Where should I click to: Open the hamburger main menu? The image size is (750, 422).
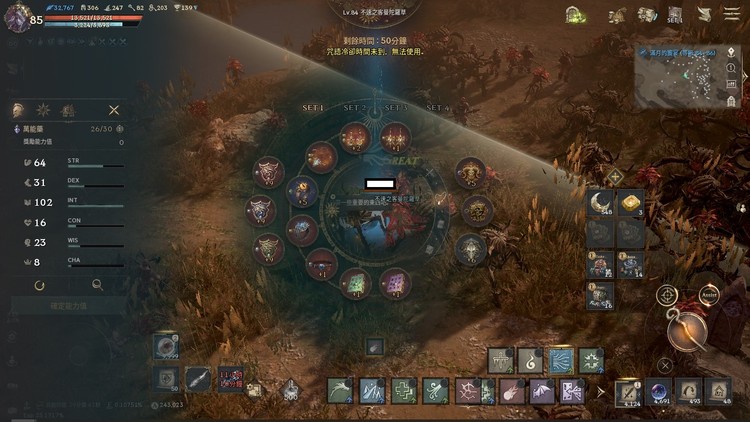click(732, 14)
